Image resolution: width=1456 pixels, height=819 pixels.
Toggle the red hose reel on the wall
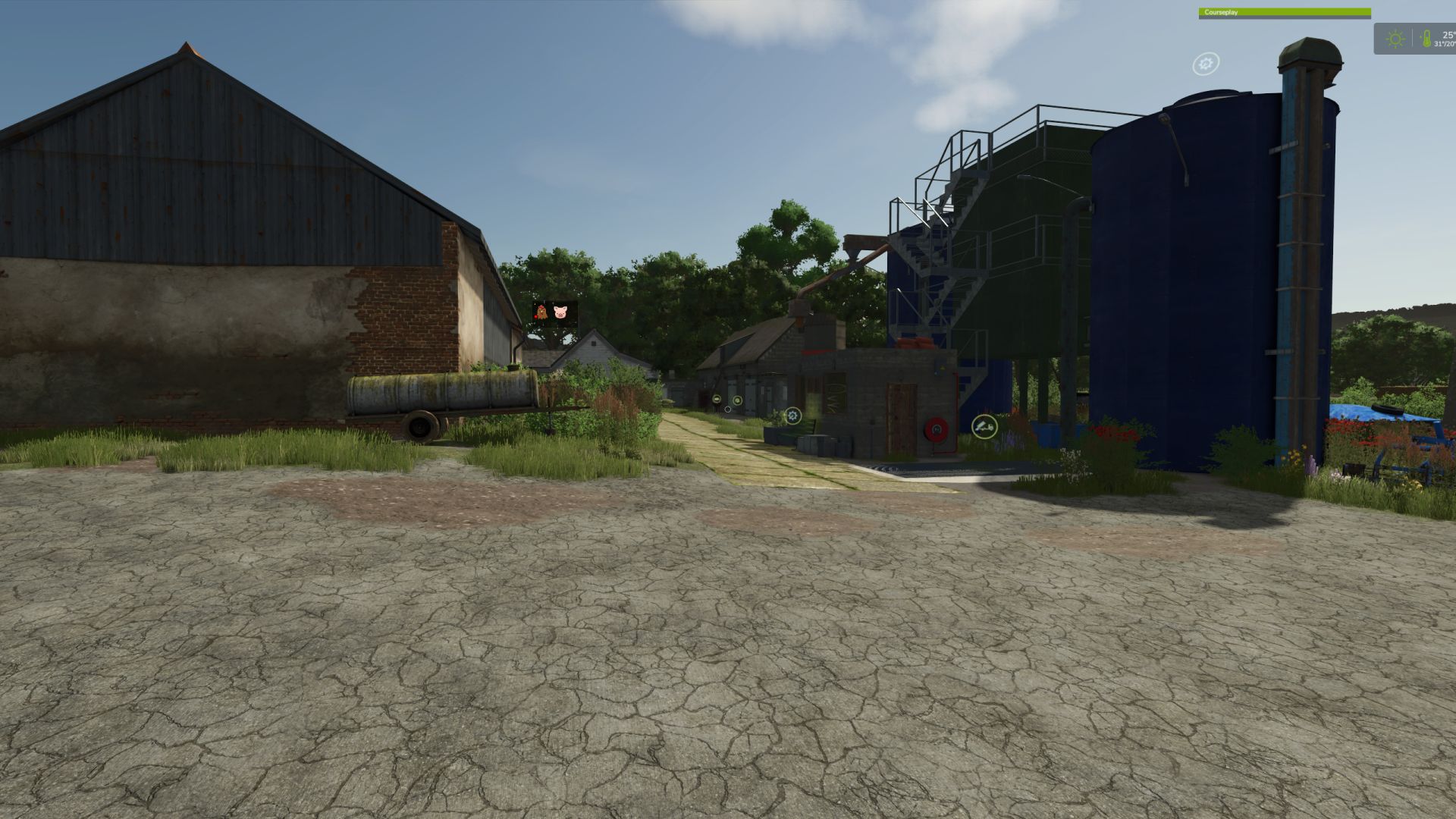pos(936,430)
